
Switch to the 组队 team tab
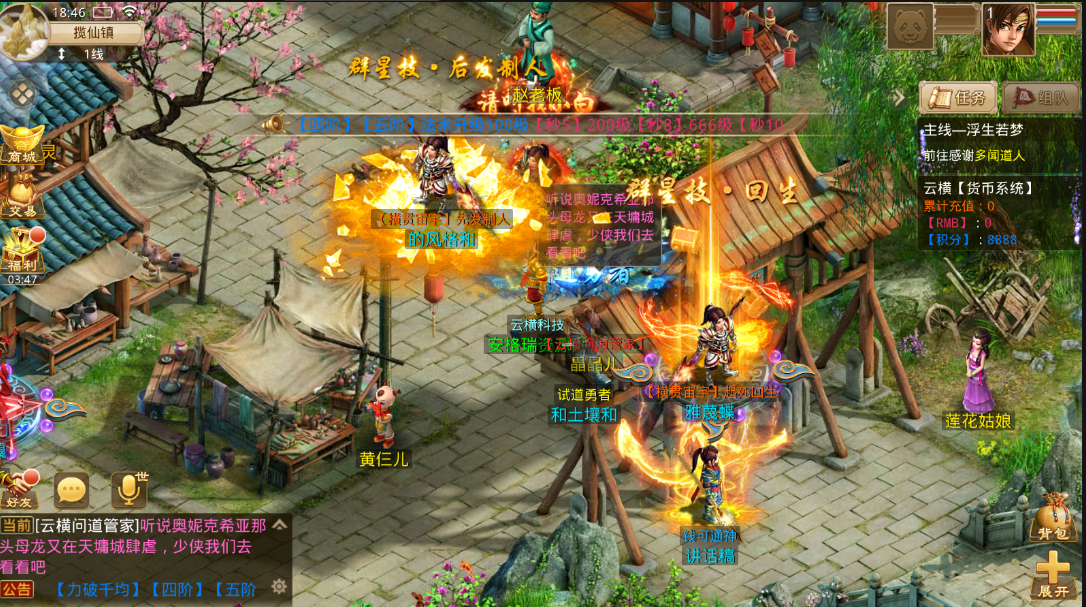click(x=1041, y=98)
